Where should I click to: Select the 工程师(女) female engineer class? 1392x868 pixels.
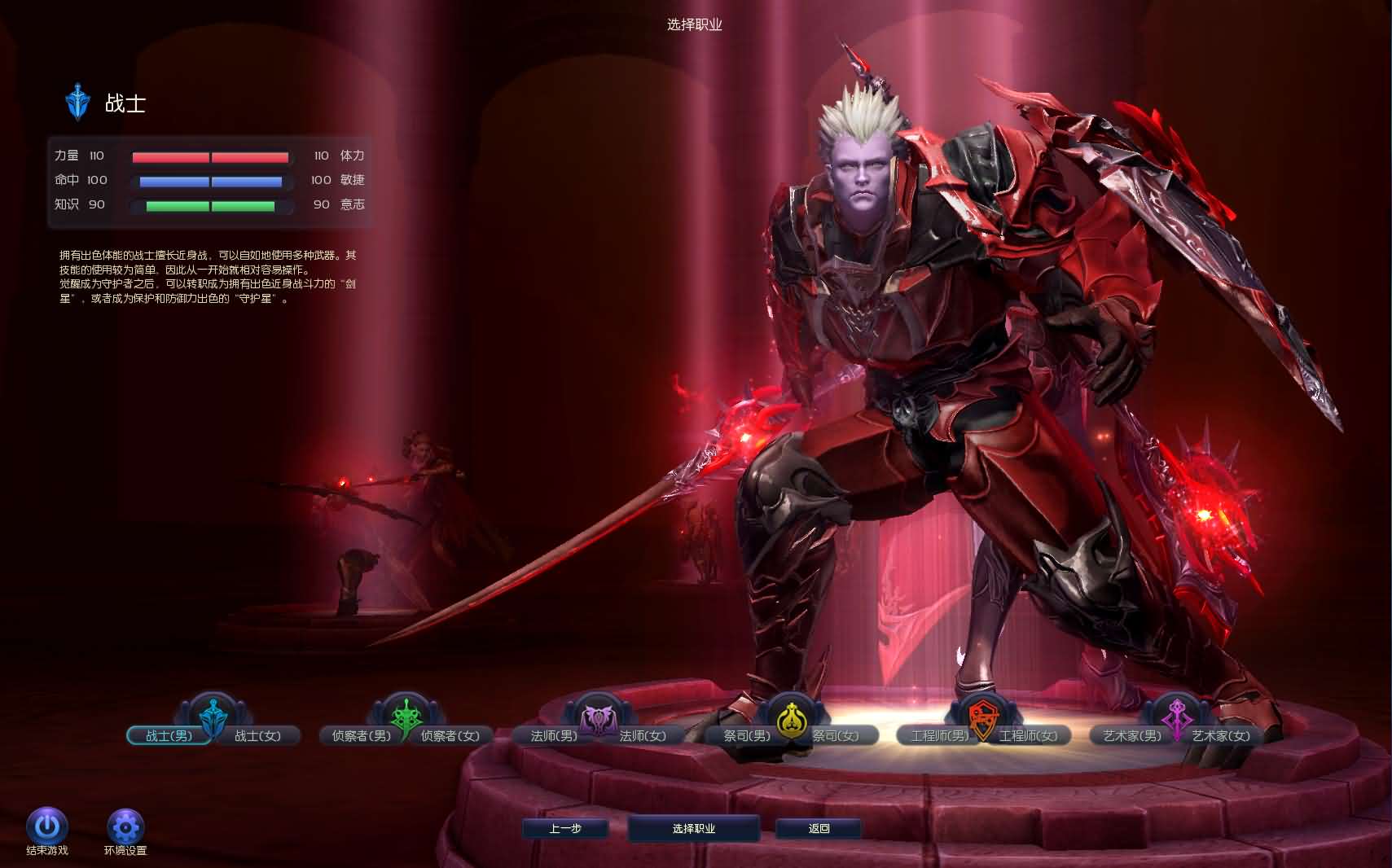[x=1029, y=736]
